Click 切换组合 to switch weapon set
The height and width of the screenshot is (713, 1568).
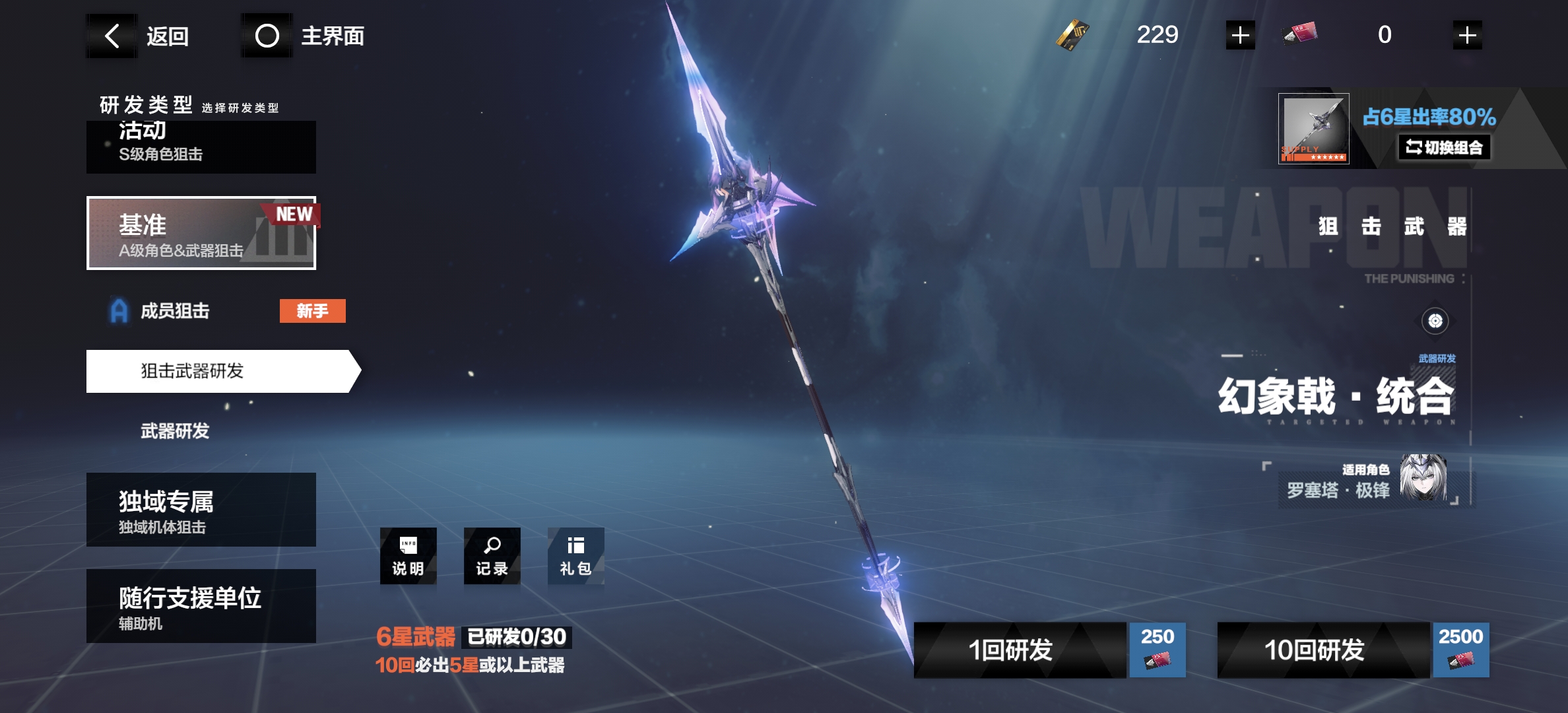(1444, 147)
